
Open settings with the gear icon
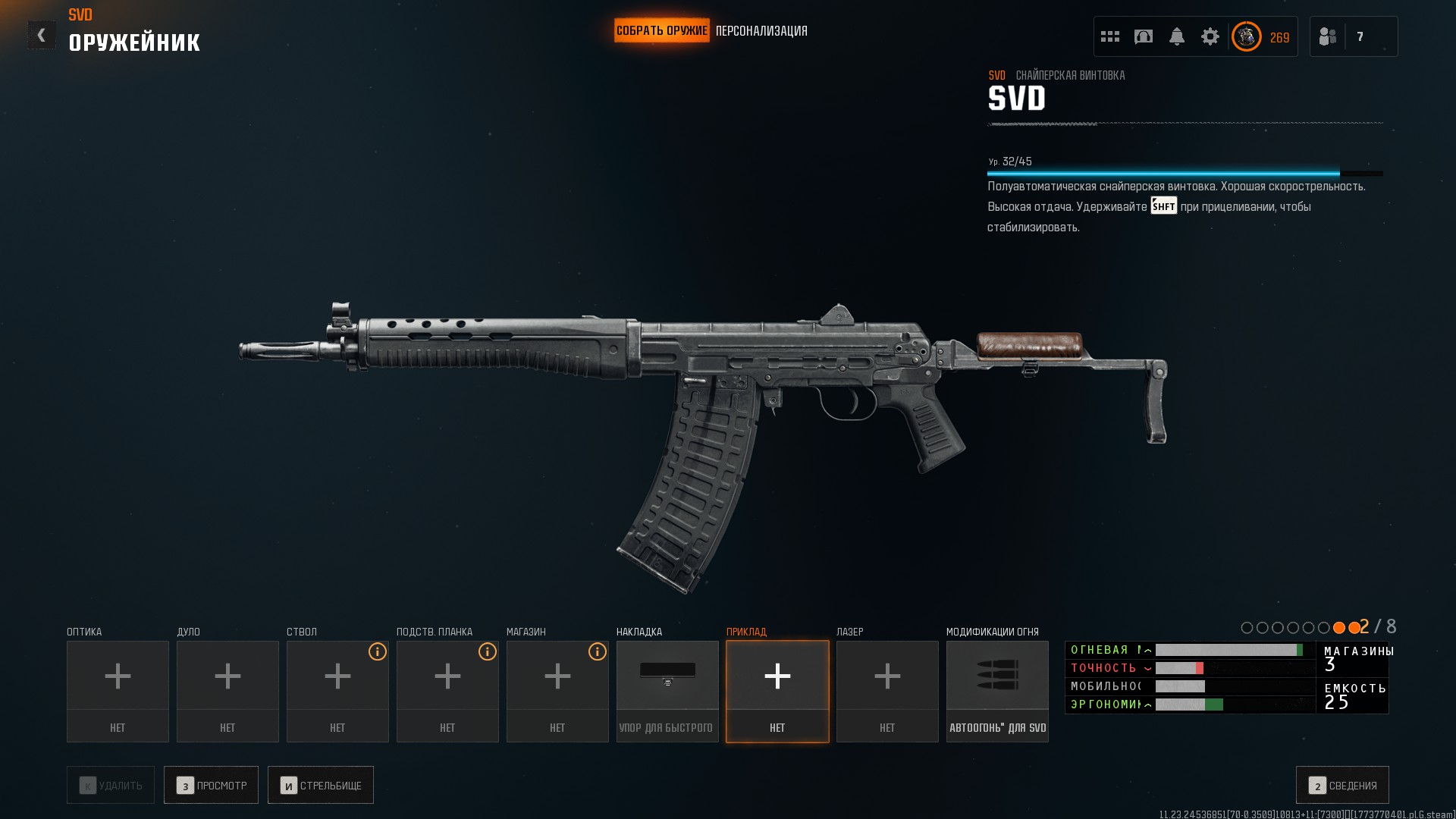[x=1210, y=36]
